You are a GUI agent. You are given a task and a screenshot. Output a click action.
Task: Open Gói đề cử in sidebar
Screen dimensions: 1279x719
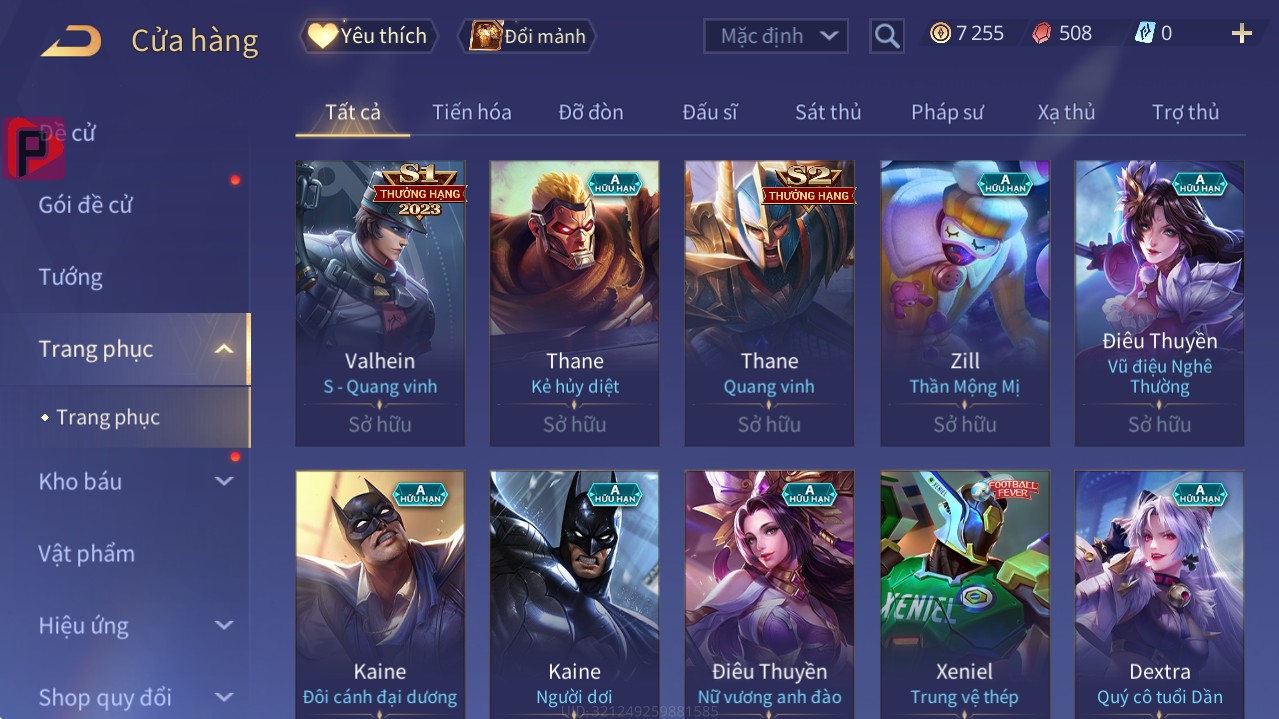click(x=86, y=205)
